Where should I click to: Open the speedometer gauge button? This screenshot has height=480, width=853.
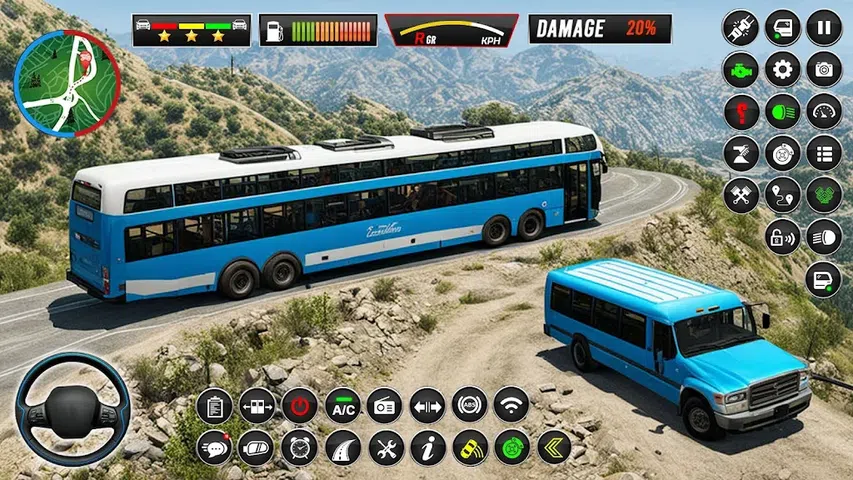[824, 111]
